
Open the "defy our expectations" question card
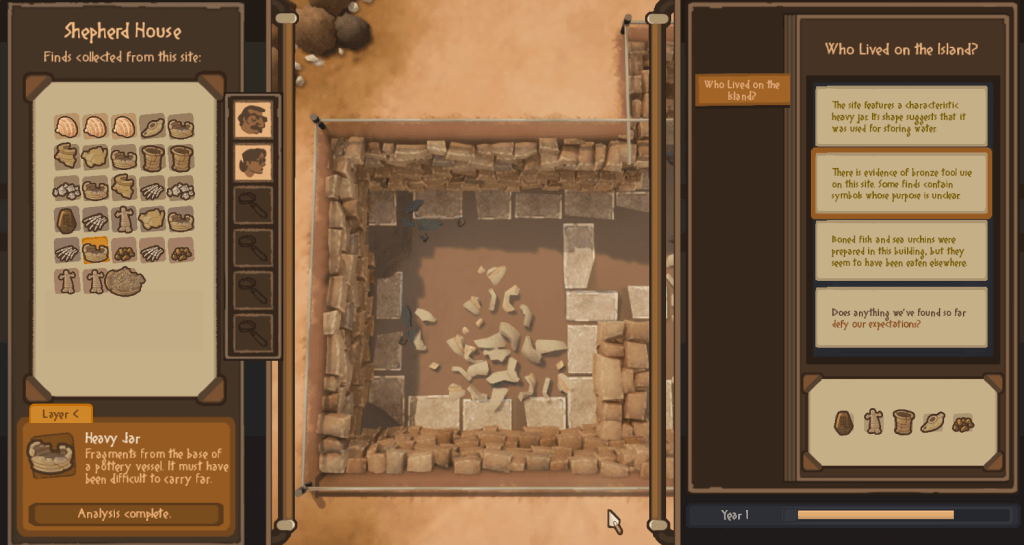(x=901, y=318)
